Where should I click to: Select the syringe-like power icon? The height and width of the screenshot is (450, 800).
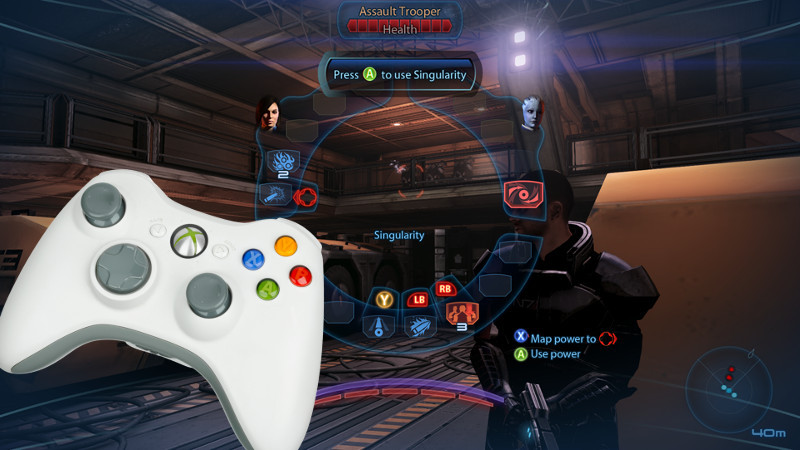[x=271, y=194]
